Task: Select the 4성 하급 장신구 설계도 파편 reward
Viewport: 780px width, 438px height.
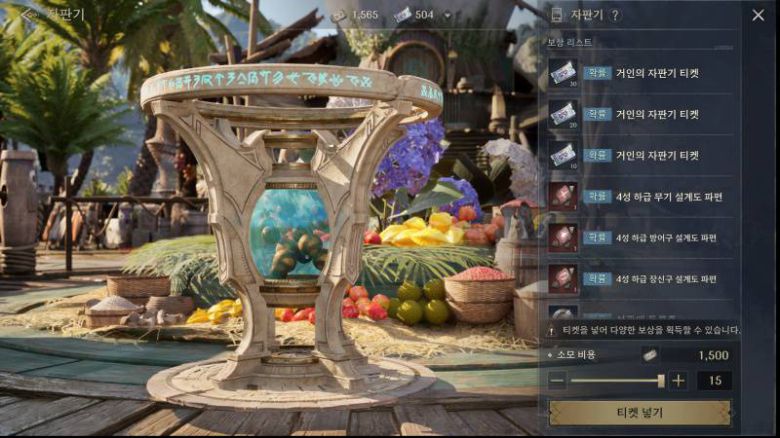Action: pos(640,278)
